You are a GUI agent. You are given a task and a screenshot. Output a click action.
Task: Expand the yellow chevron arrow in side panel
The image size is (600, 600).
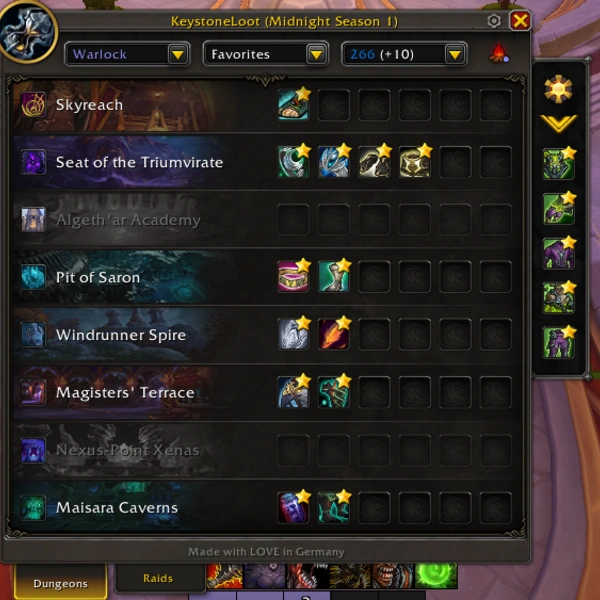[558, 123]
